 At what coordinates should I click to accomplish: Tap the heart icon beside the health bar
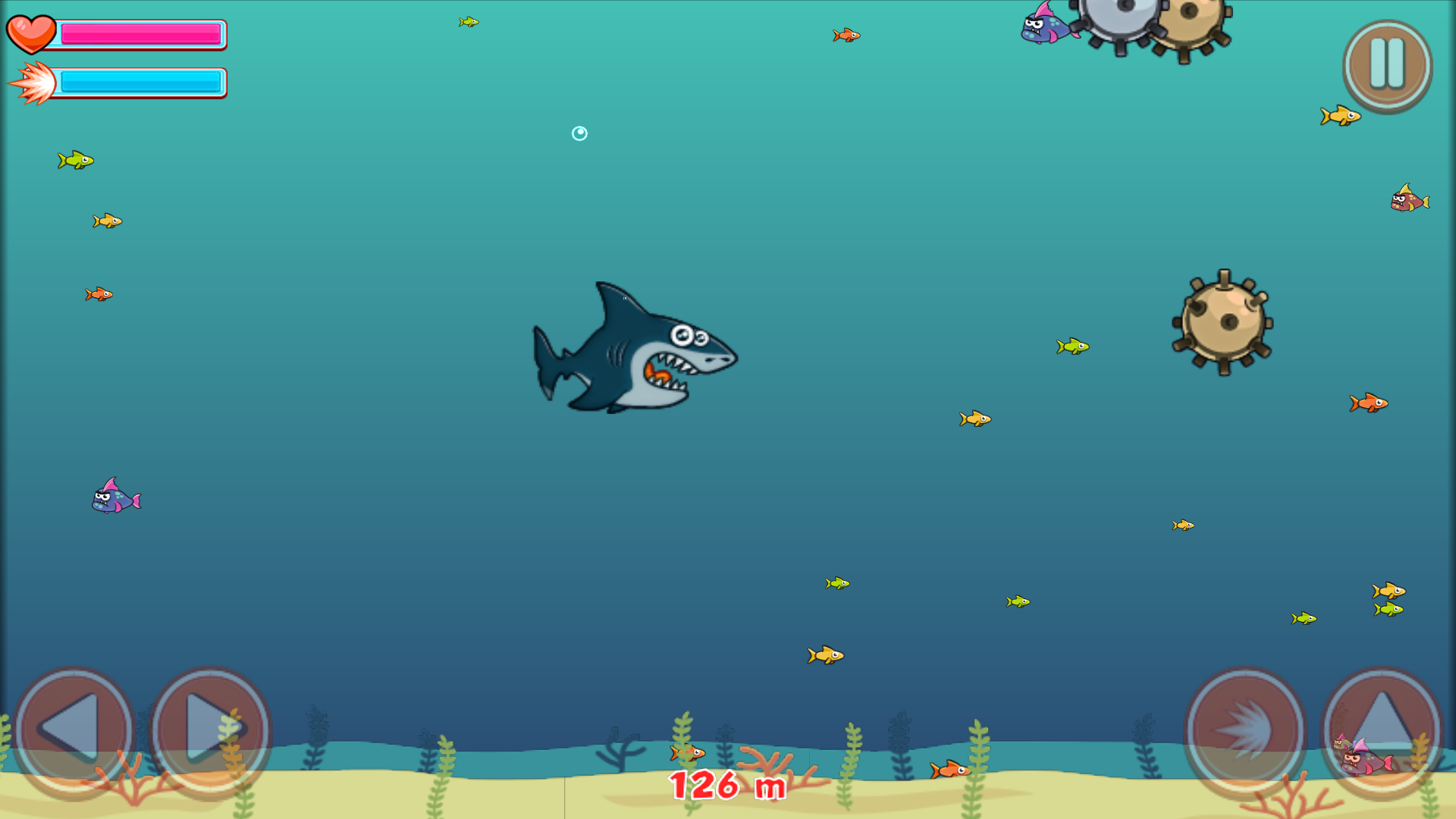(x=32, y=33)
